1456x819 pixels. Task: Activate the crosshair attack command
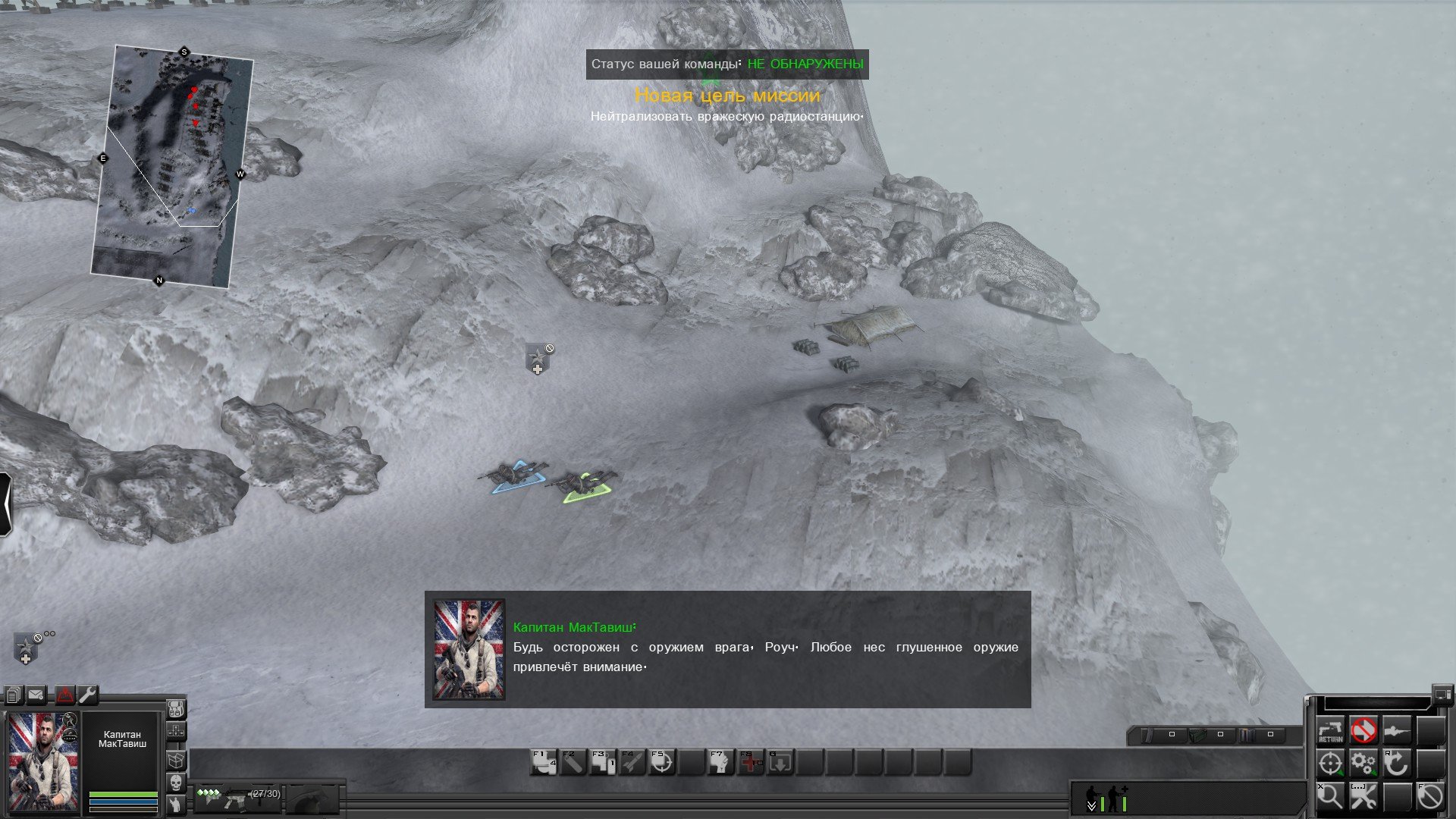coord(1330,764)
